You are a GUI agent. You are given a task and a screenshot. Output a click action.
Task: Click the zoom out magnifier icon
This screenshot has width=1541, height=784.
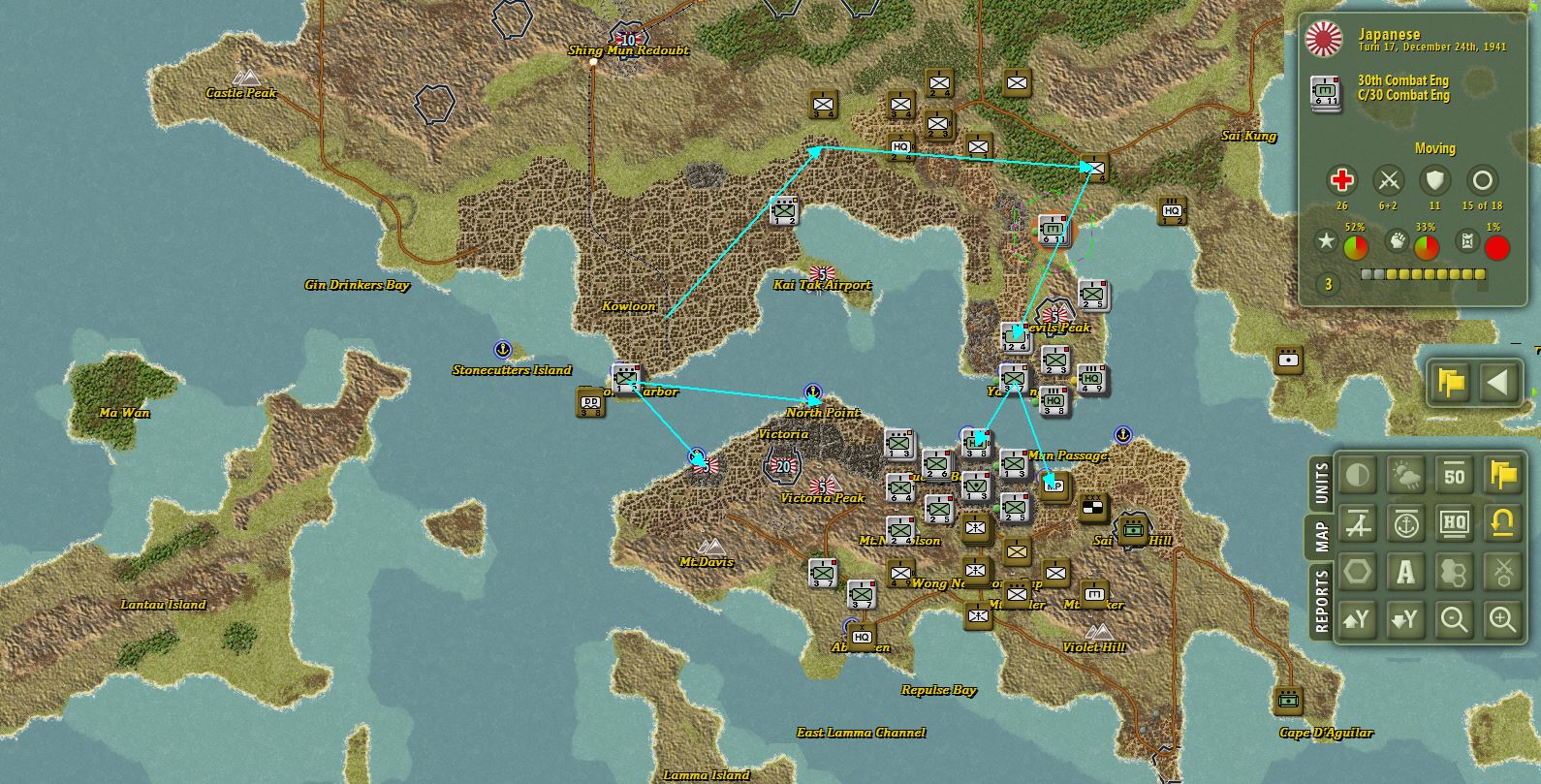click(1454, 619)
